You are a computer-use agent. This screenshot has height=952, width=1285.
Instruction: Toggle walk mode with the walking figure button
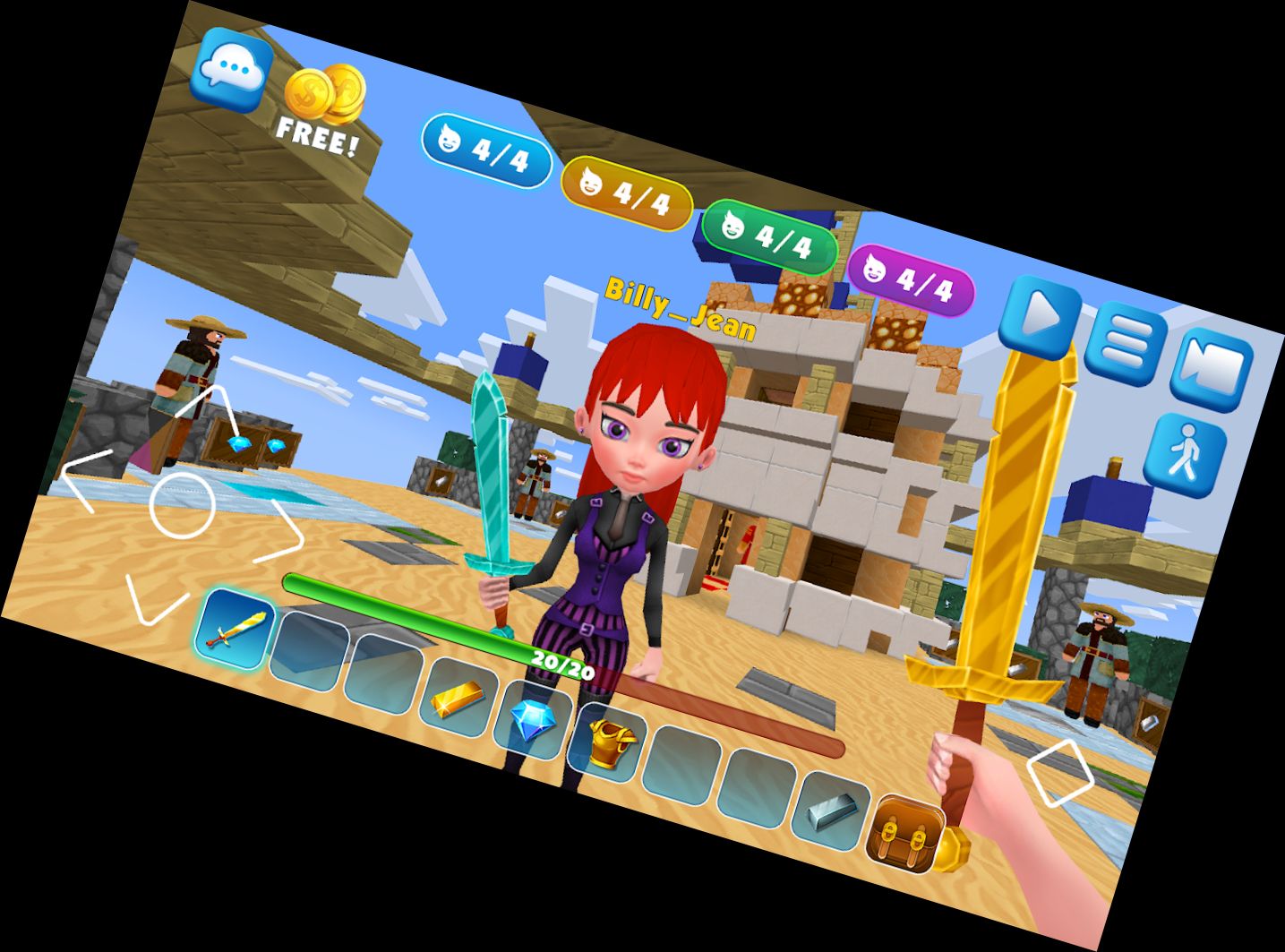pos(1184,450)
